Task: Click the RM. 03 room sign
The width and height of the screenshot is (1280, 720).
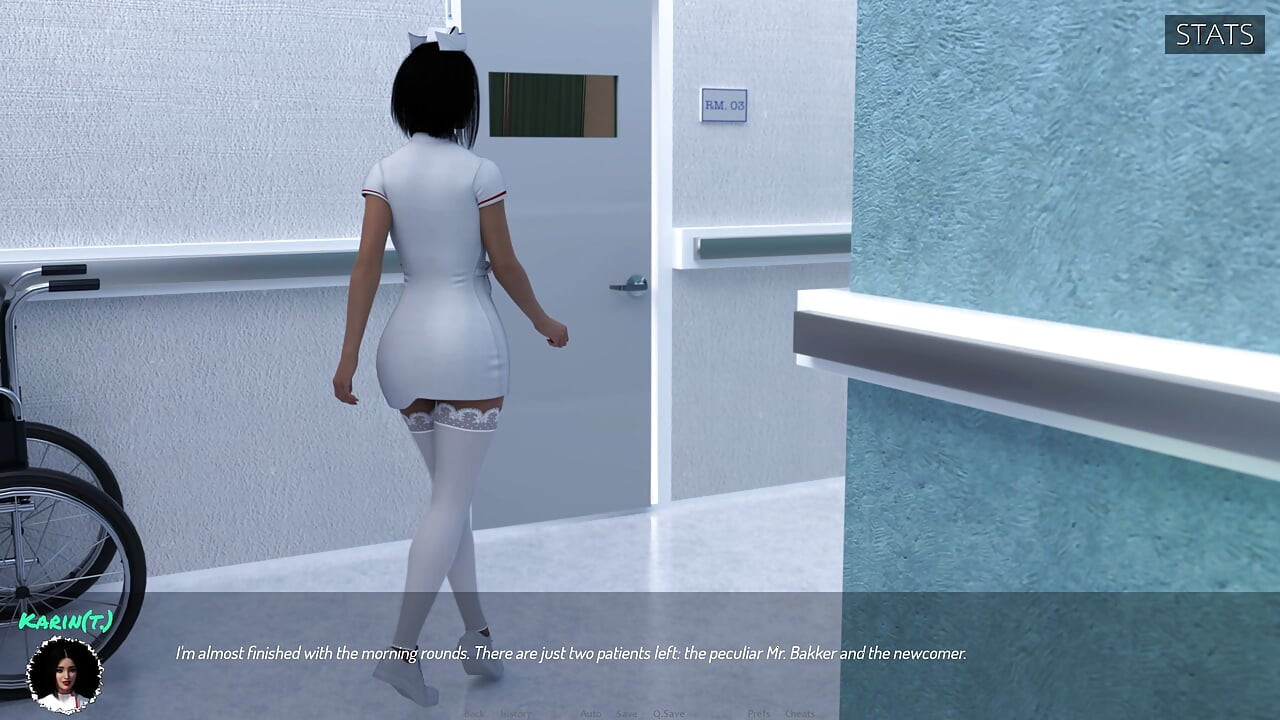Action: [x=724, y=106]
